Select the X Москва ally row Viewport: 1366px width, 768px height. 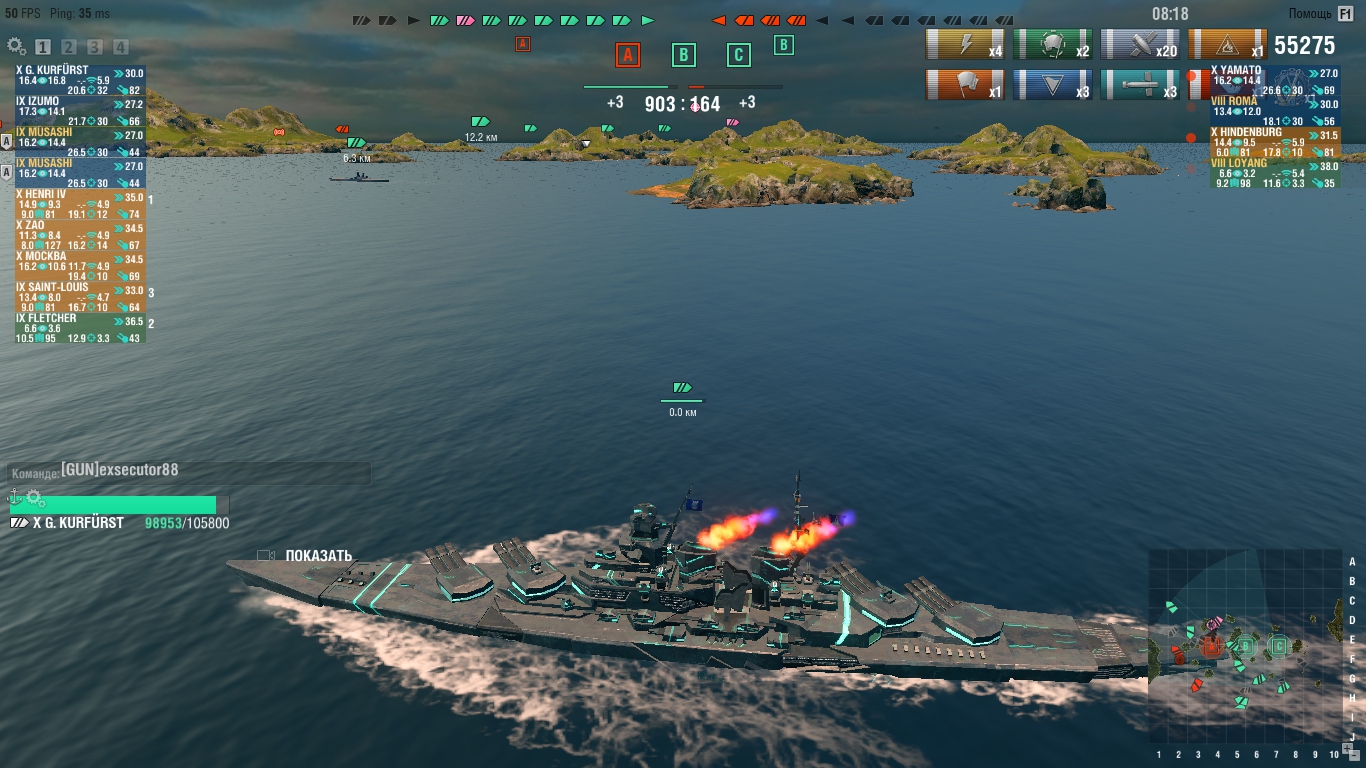point(80,266)
